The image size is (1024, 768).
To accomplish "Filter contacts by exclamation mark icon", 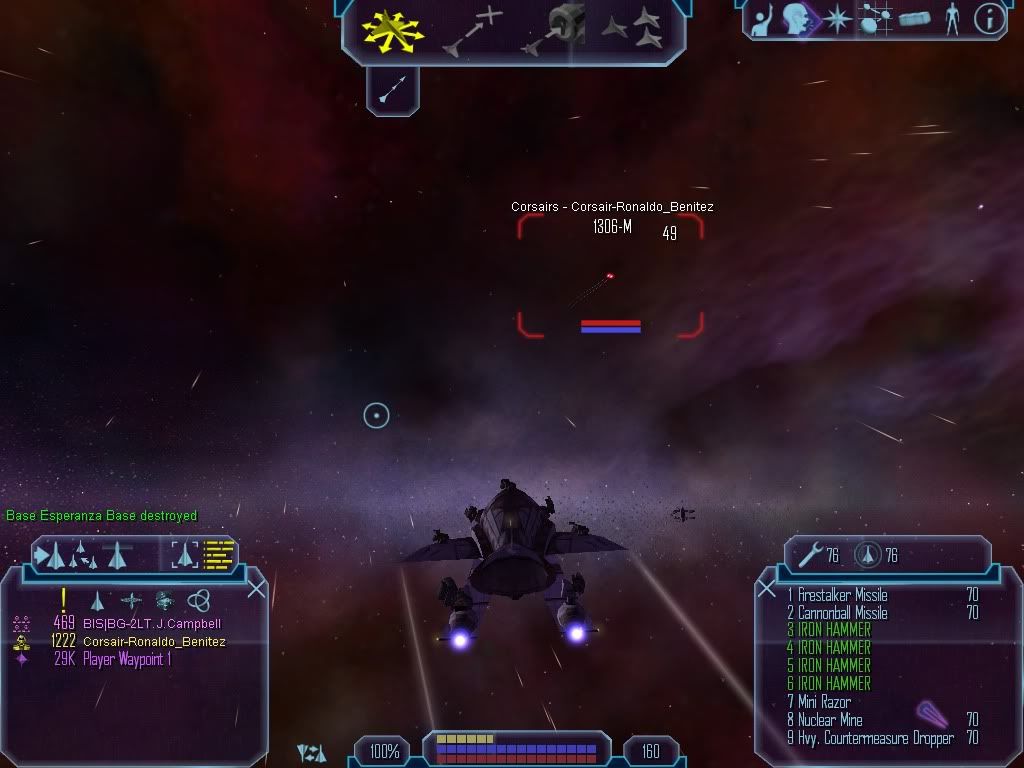I will 64,599.
